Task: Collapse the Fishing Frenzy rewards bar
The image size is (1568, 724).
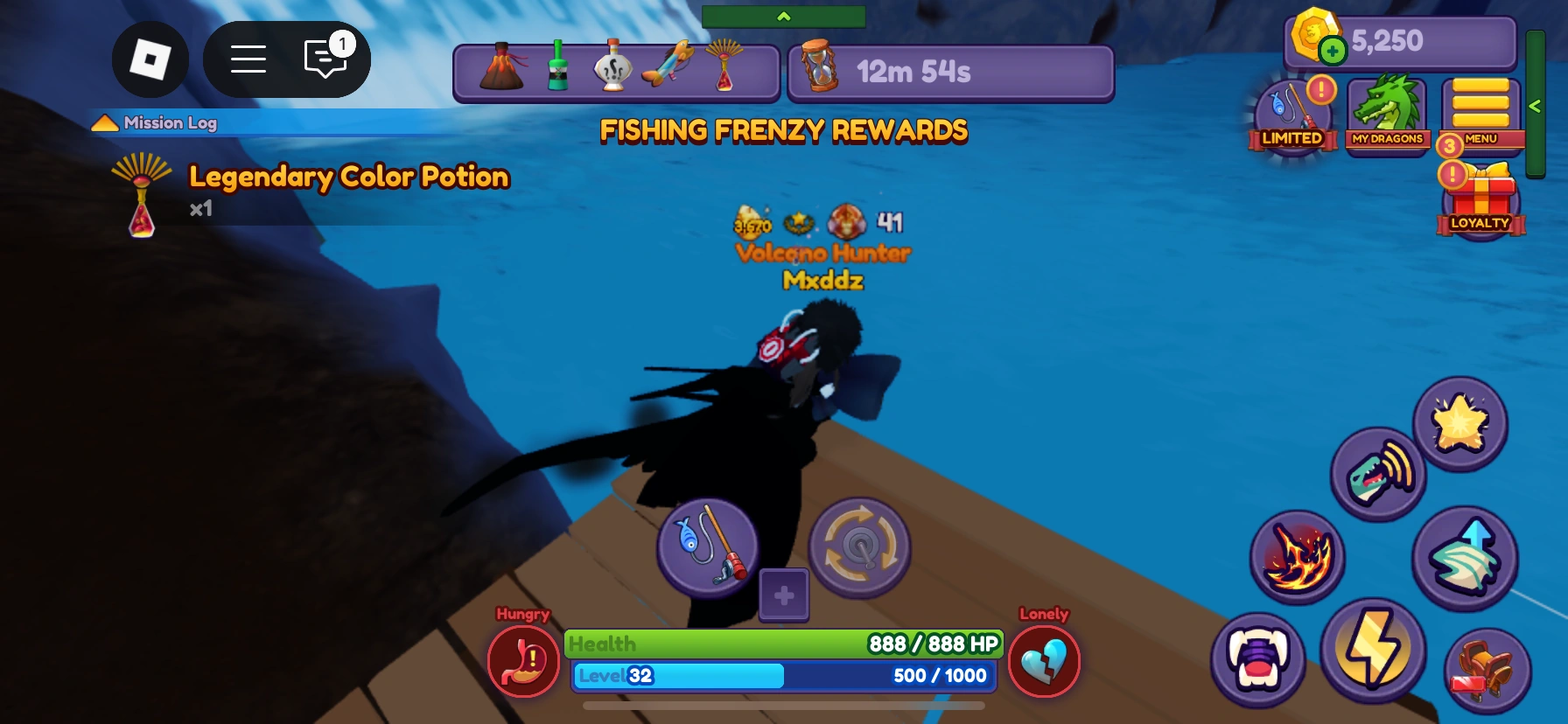Action: (x=783, y=16)
